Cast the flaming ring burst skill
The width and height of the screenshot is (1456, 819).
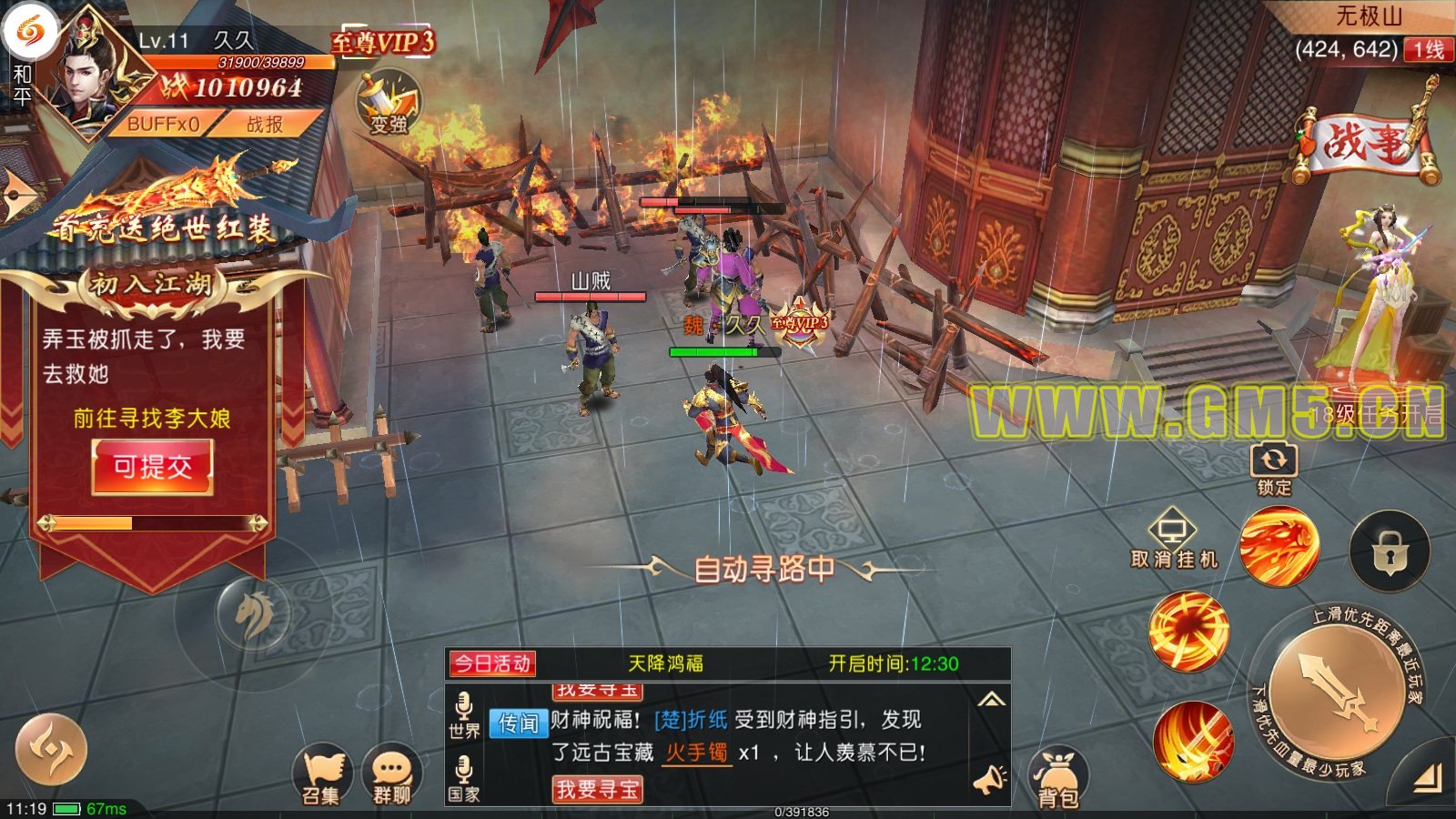(x=1188, y=632)
